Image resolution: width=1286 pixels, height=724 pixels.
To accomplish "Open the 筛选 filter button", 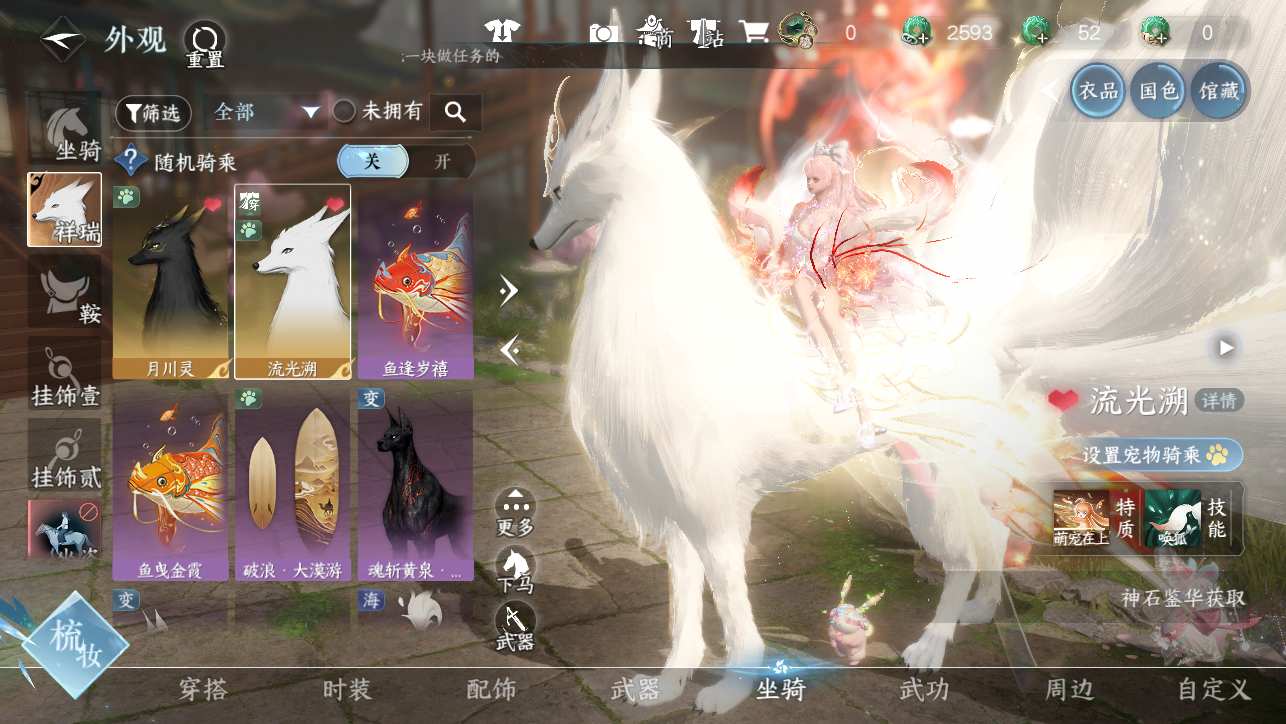I will (153, 113).
